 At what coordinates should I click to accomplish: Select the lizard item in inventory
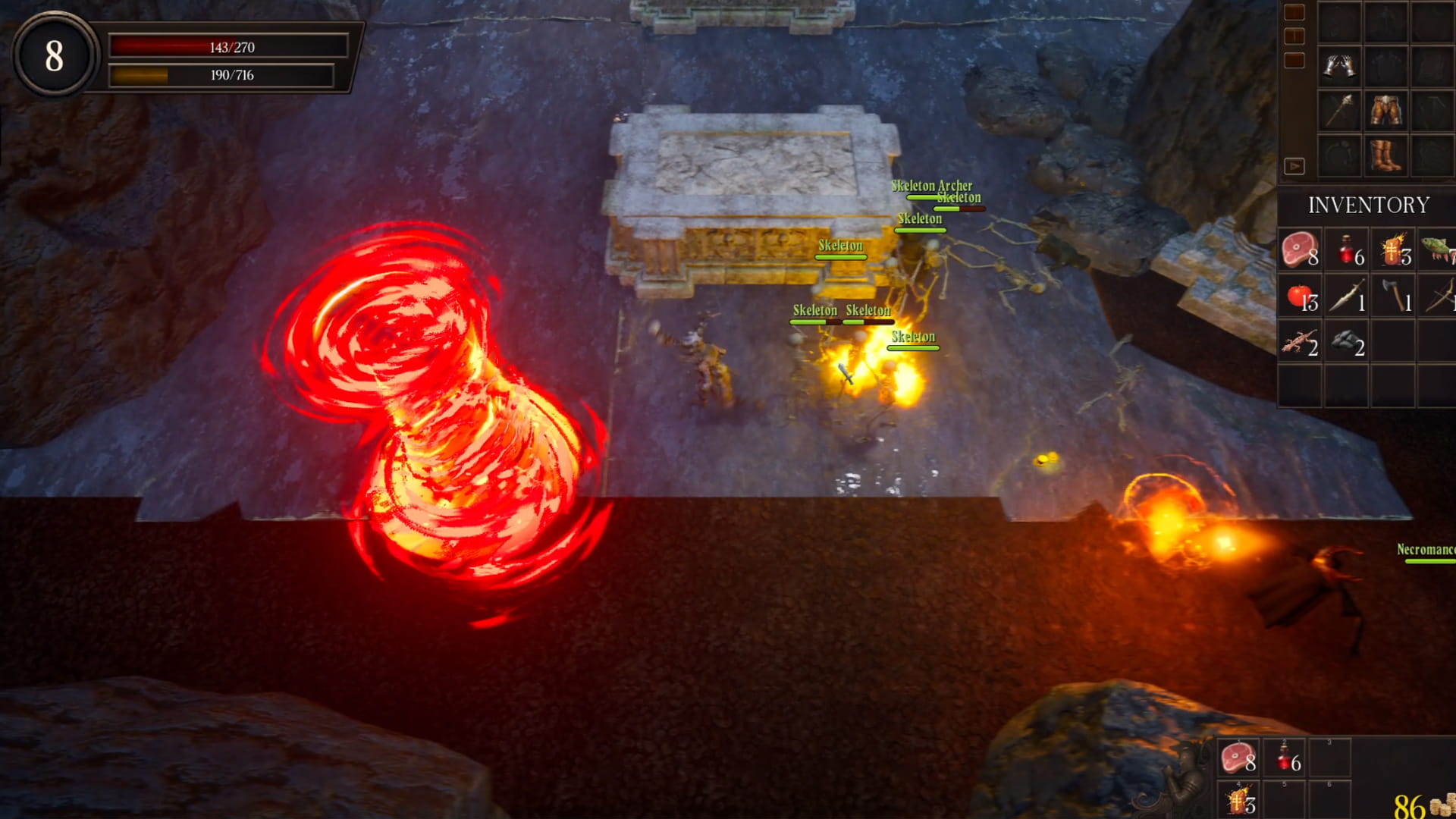1300,342
